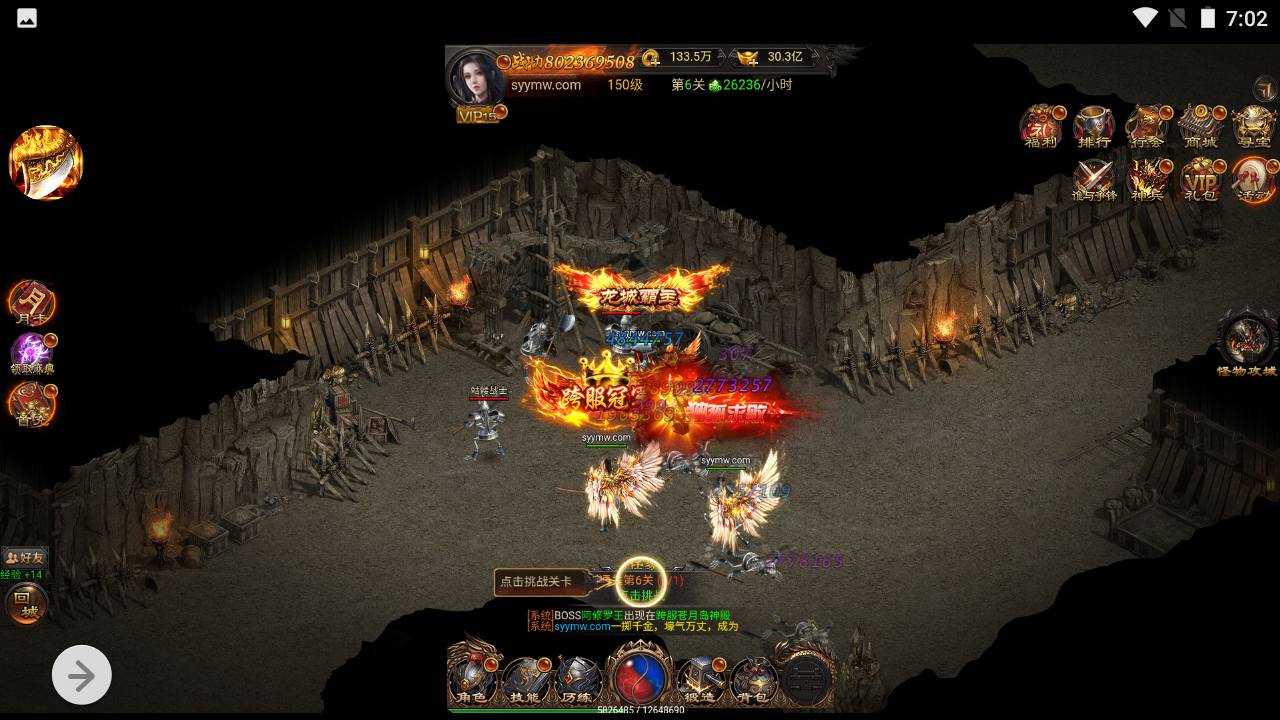The height and width of the screenshot is (720, 1280).
Task: Open the 商城 shop
Action: [x=1200, y=127]
